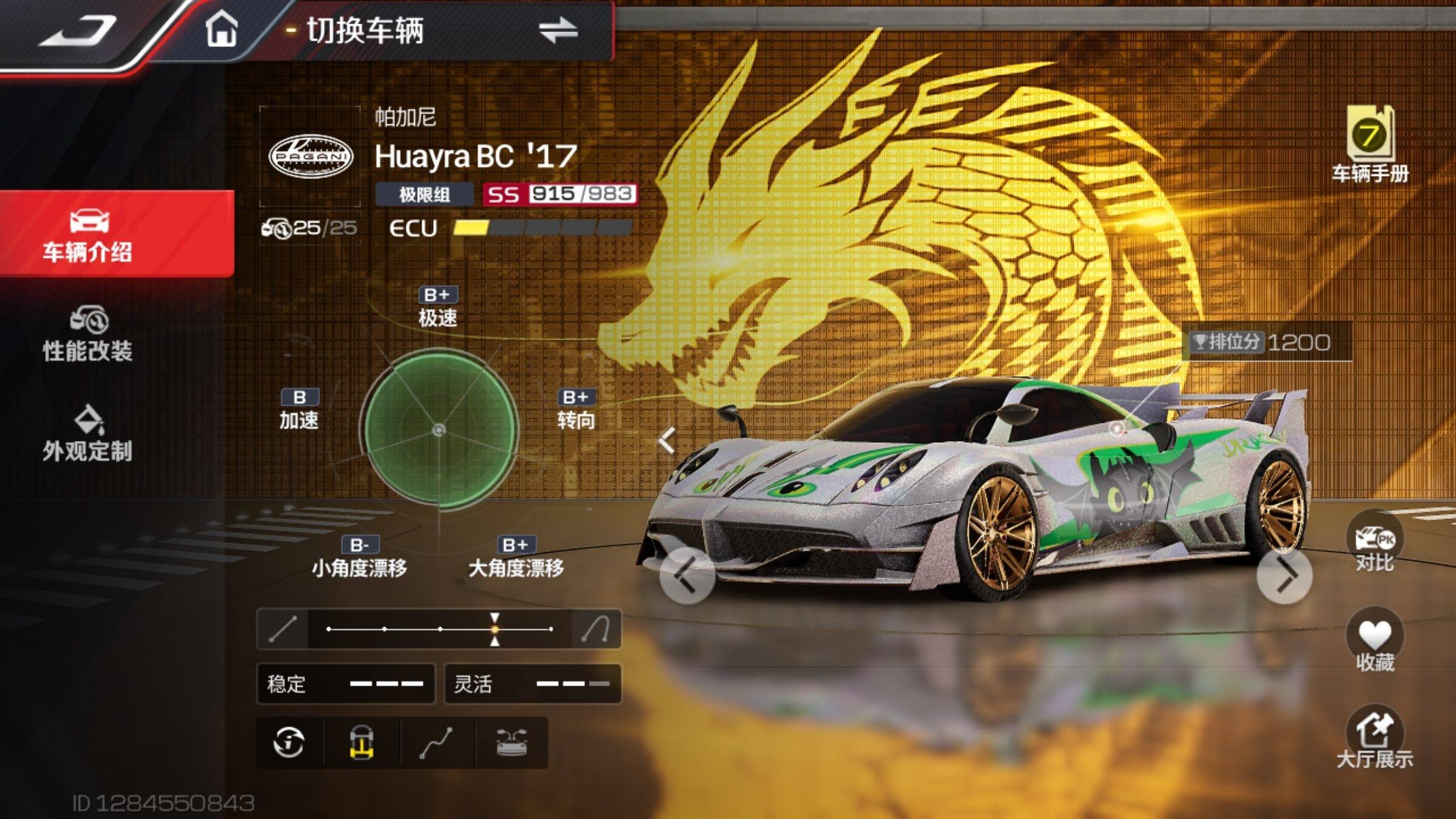This screenshot has height=819, width=1456.
Task: Show the previous car with left arrow
Action: pyautogui.click(x=687, y=575)
